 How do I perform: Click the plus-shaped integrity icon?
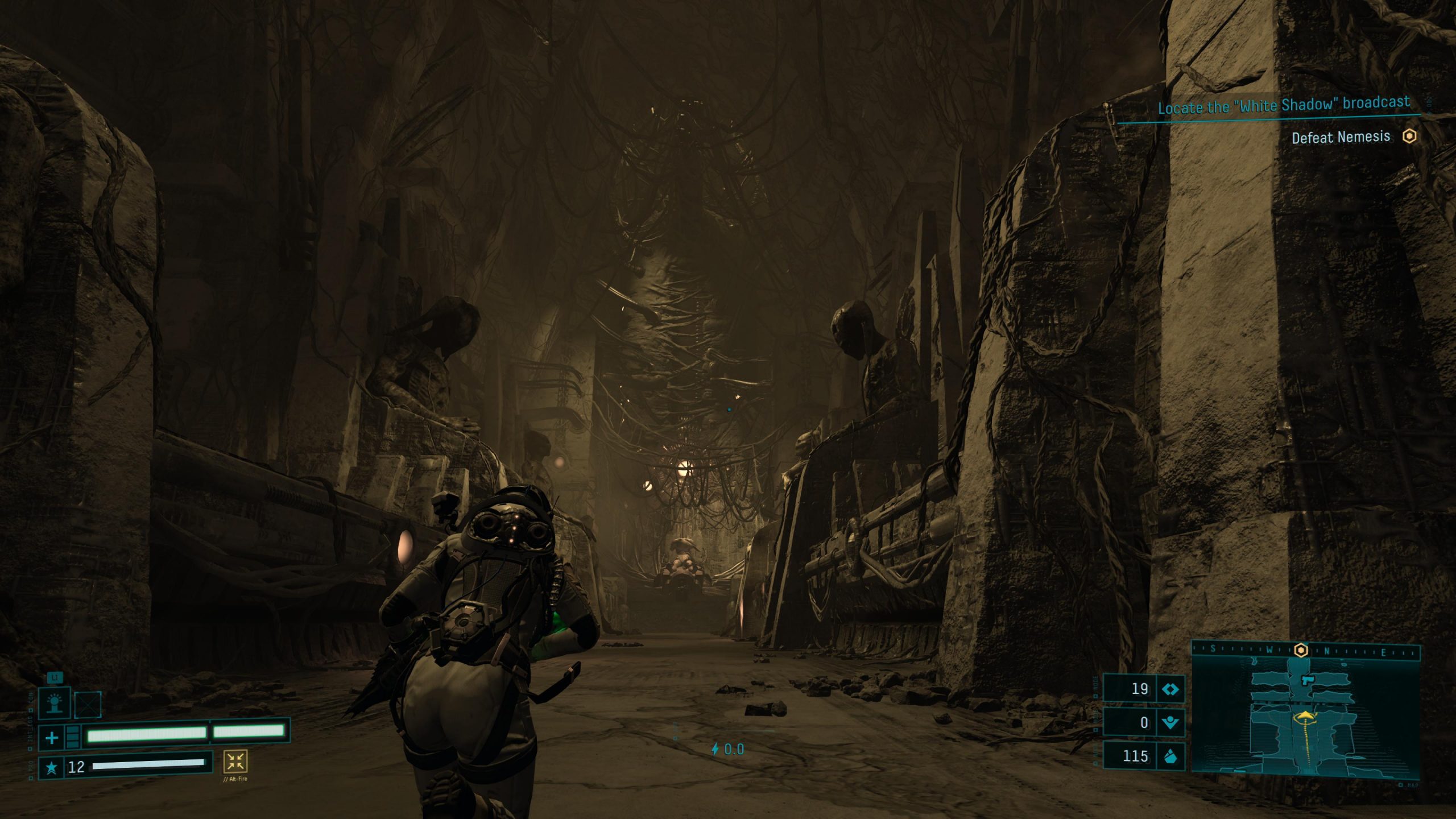[51, 738]
